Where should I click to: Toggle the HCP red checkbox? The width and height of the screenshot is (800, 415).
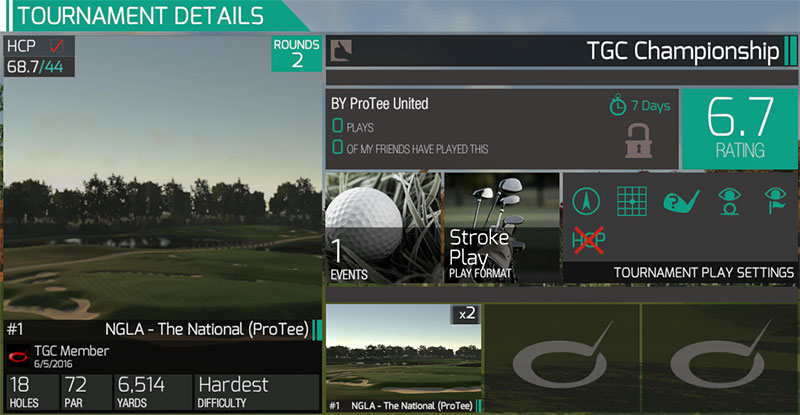click(57, 46)
